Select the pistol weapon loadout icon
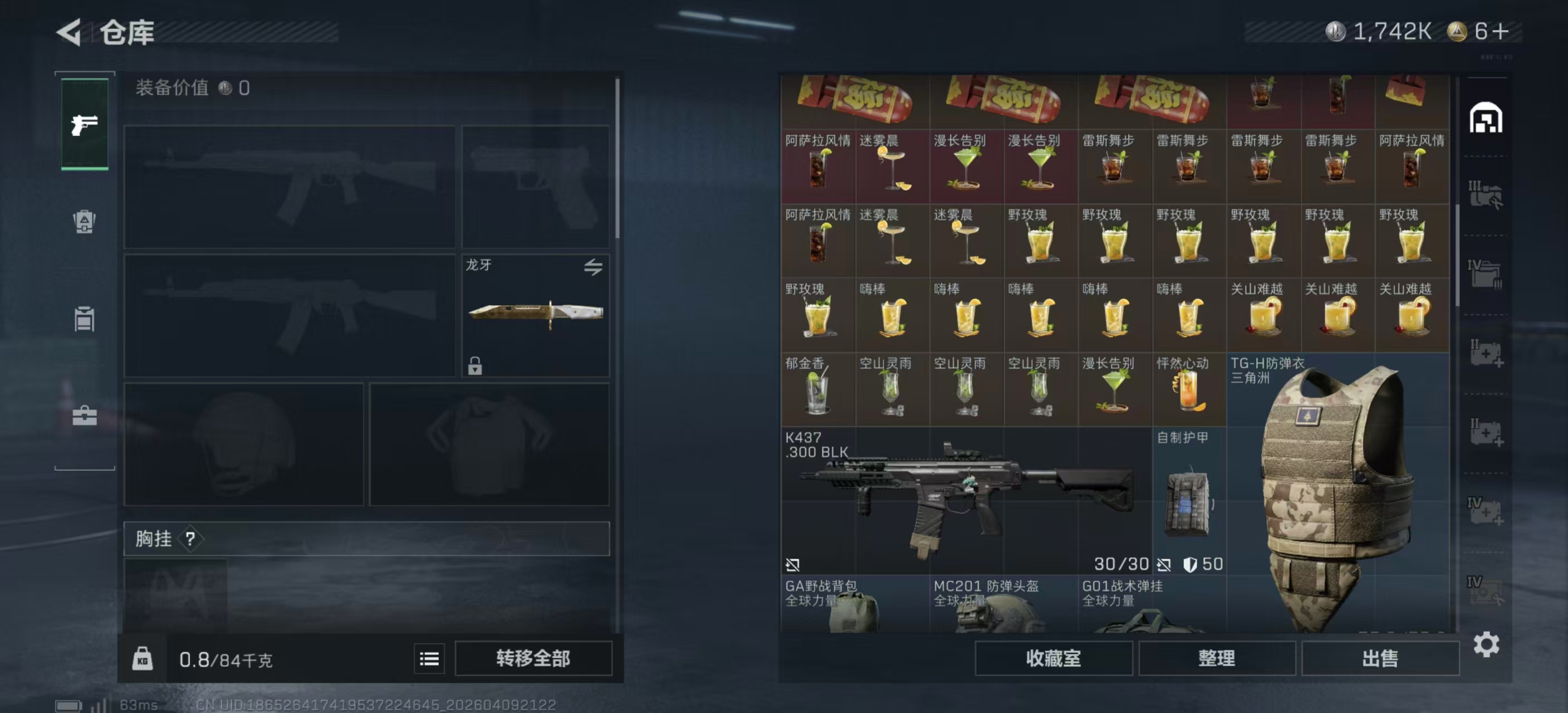The height and width of the screenshot is (713, 1568). click(84, 125)
